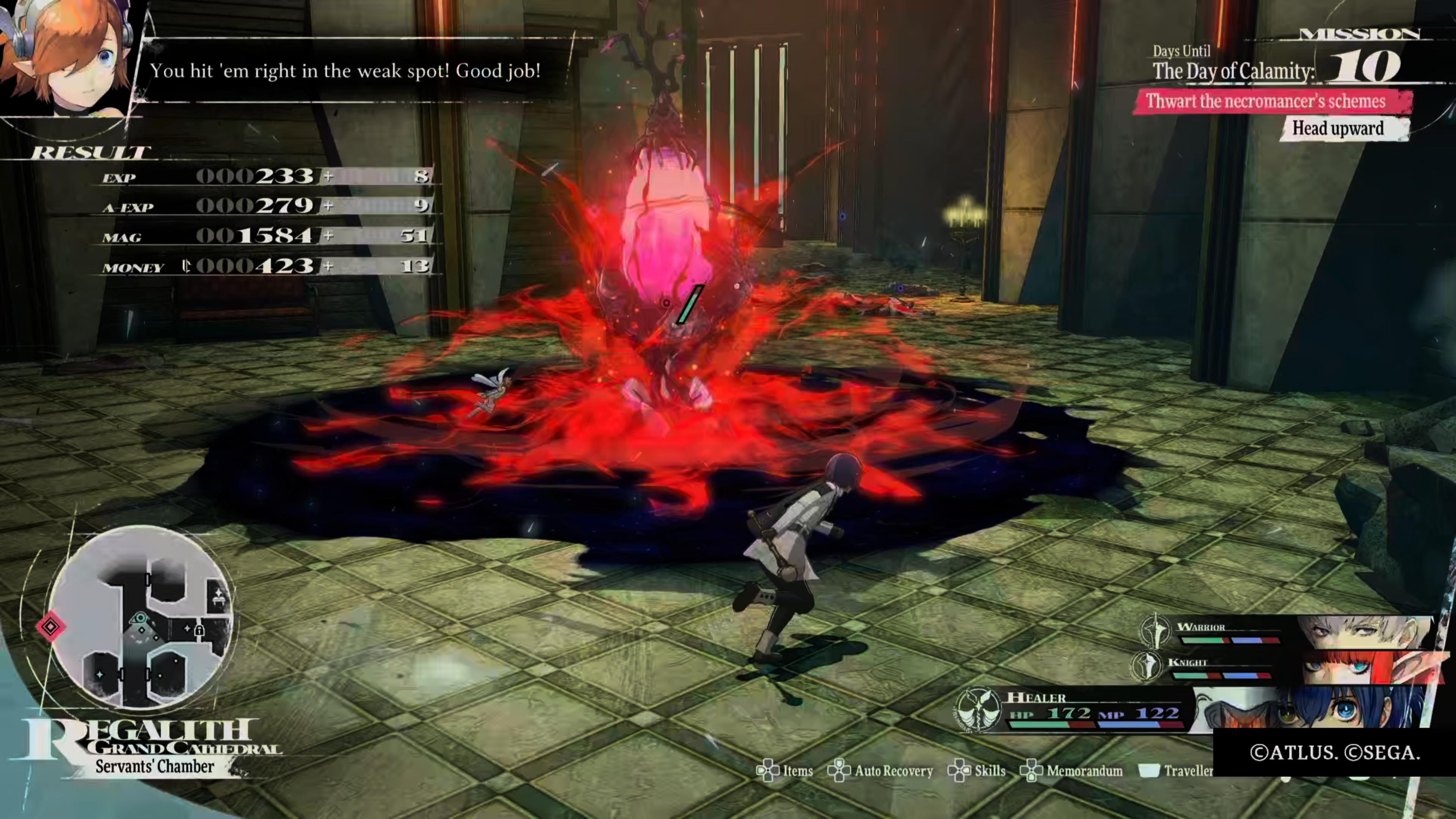Screen dimensions: 1456x819
Task: Select the 'Thwart the necromancer's schemes' mission banner
Action: pyautogui.click(x=1266, y=102)
